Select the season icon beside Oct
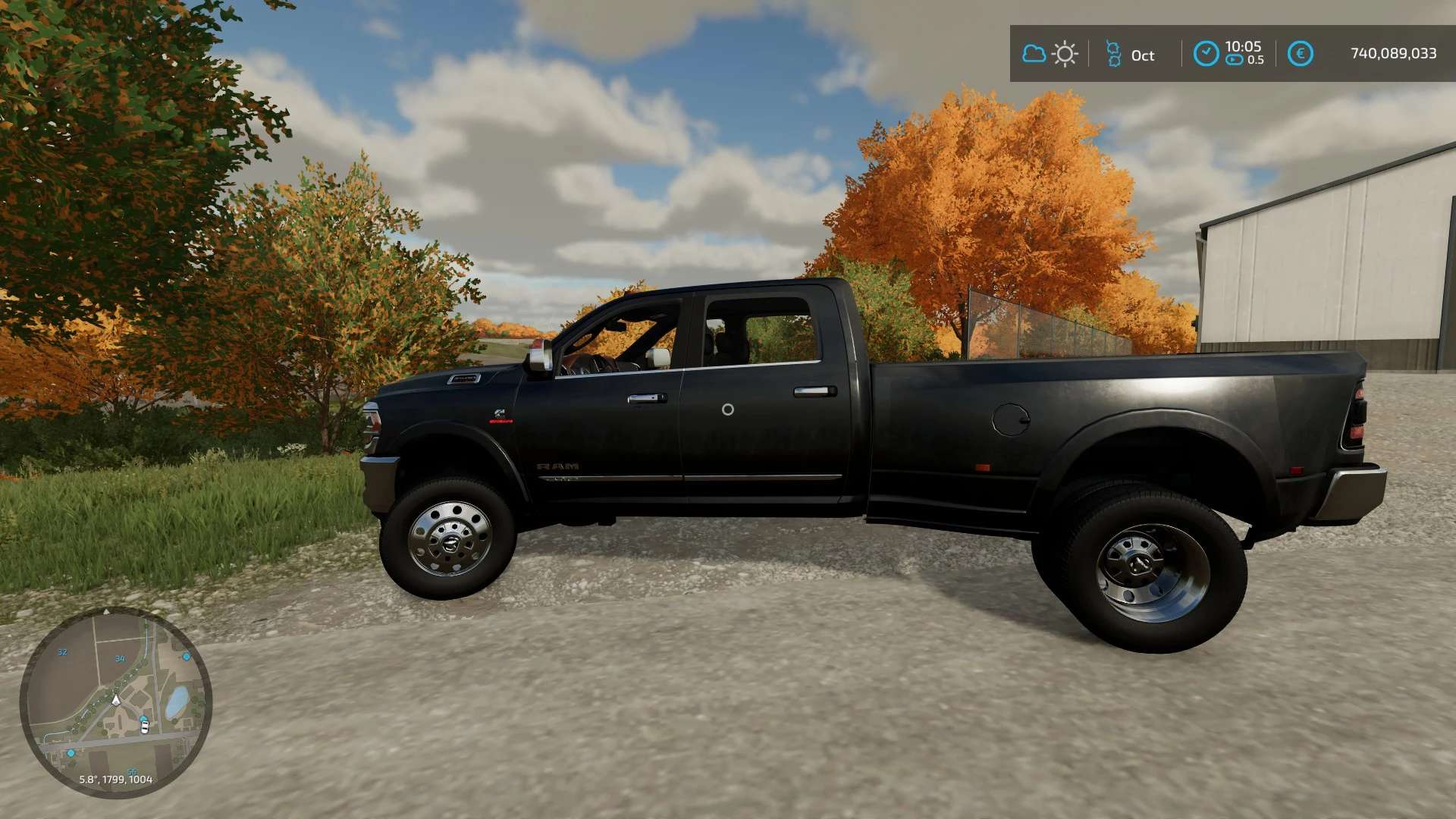Image resolution: width=1456 pixels, height=819 pixels. (1113, 54)
